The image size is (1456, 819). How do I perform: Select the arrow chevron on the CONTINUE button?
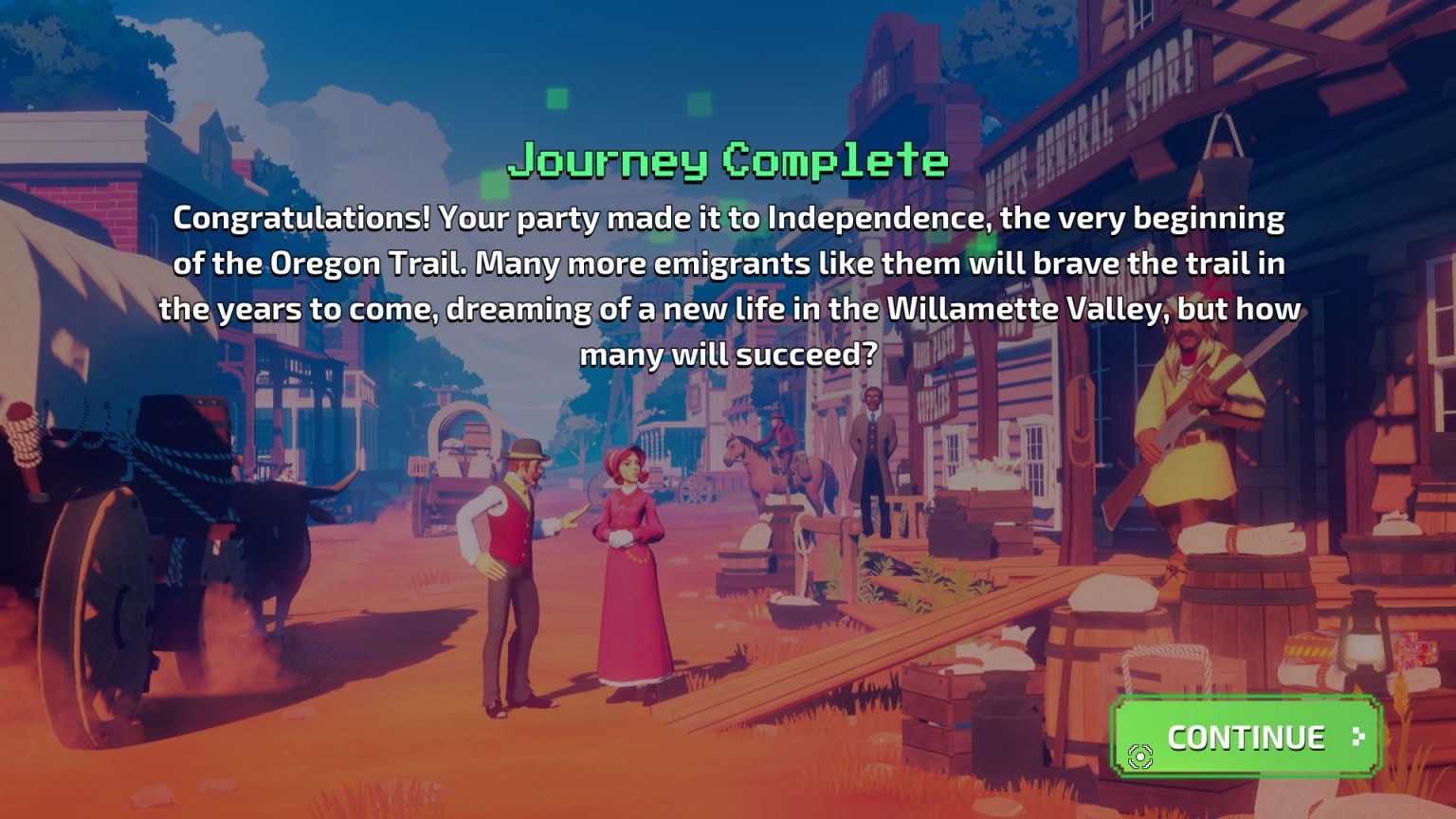tap(1359, 736)
